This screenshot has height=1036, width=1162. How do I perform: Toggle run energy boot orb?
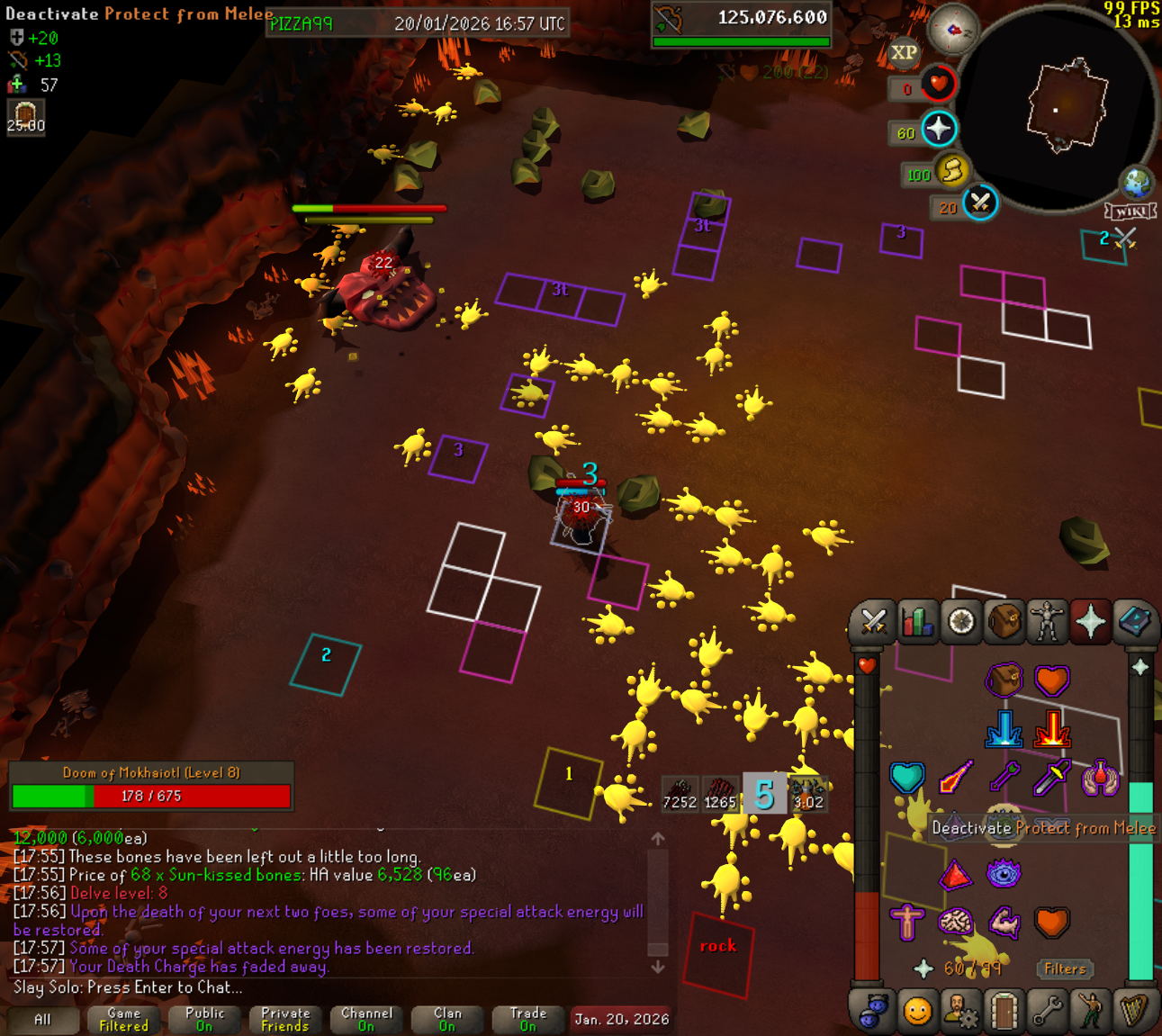click(x=951, y=170)
